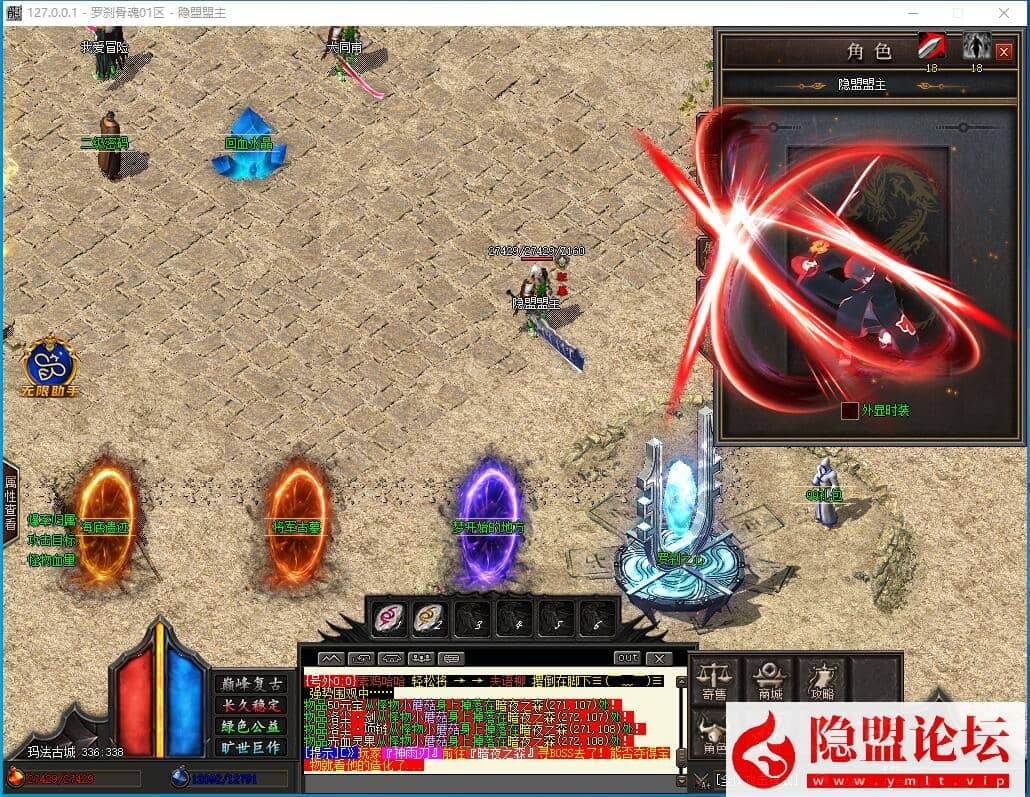The image size is (1030, 797).
Task: Select the dark figure icon in character panel
Action: coord(976,46)
